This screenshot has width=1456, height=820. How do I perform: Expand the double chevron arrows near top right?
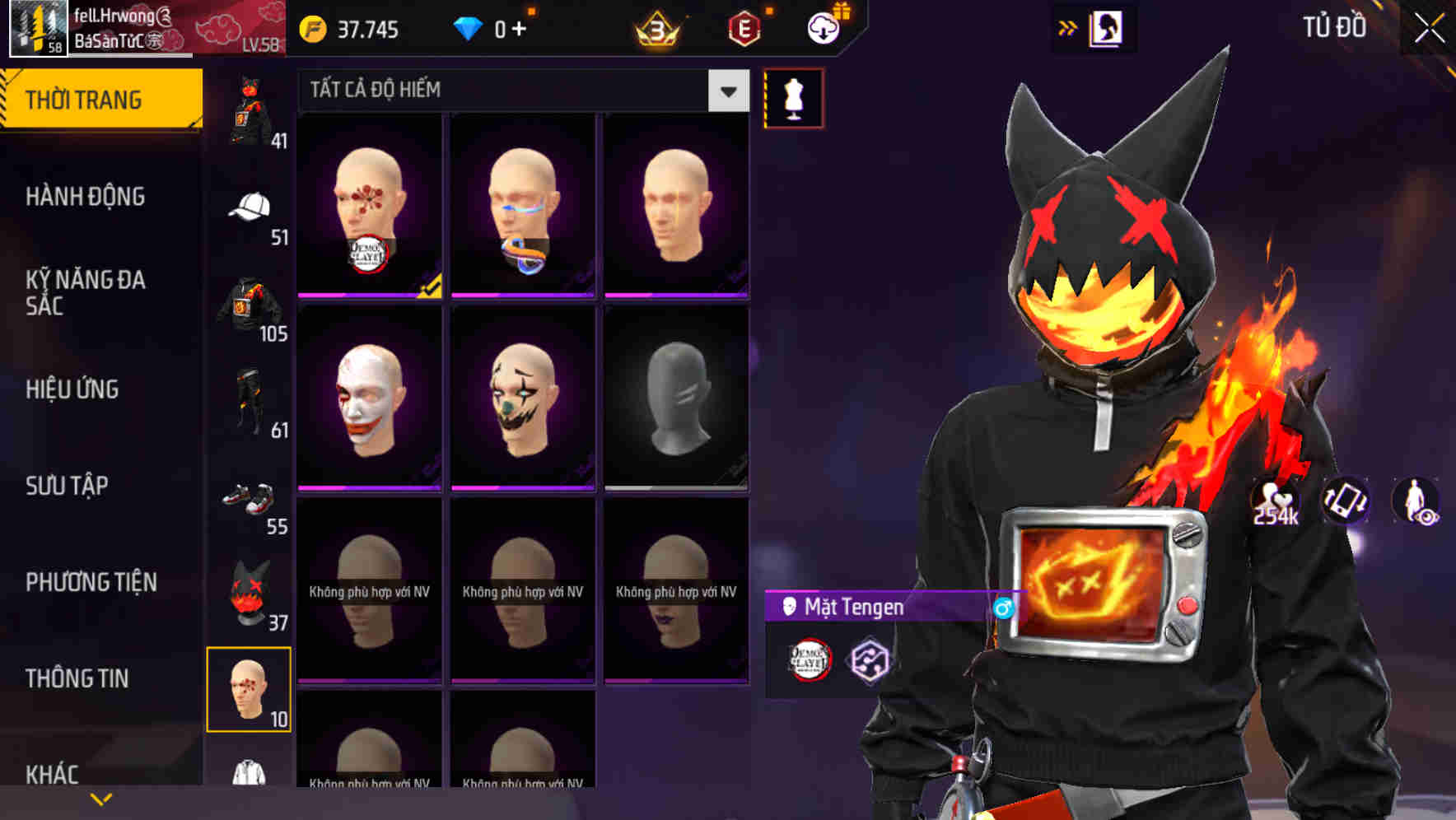pos(1066,26)
